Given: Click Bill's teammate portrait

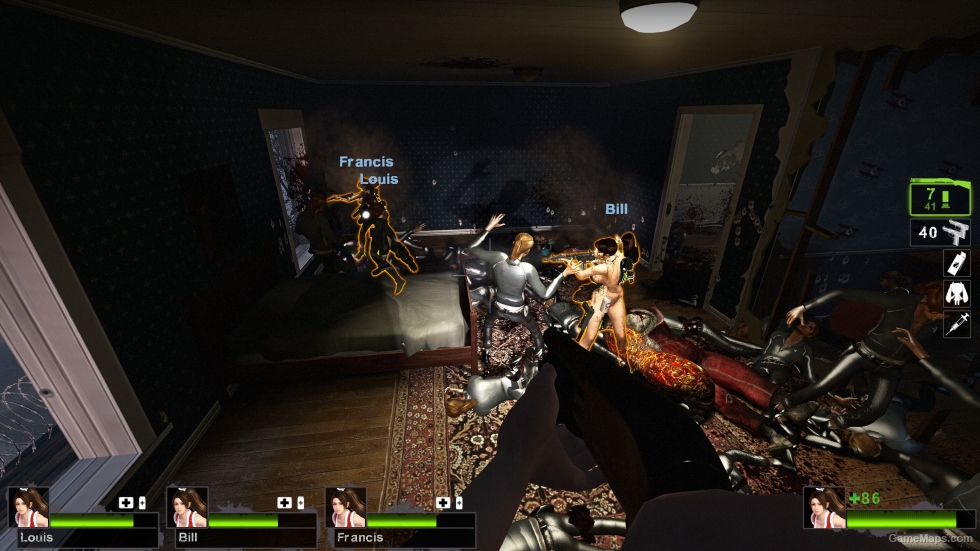Looking at the screenshot, I should [186, 507].
